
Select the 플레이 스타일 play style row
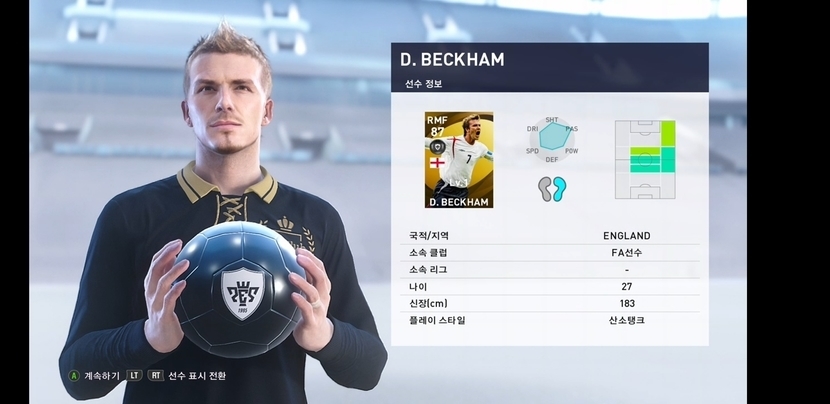click(549, 321)
